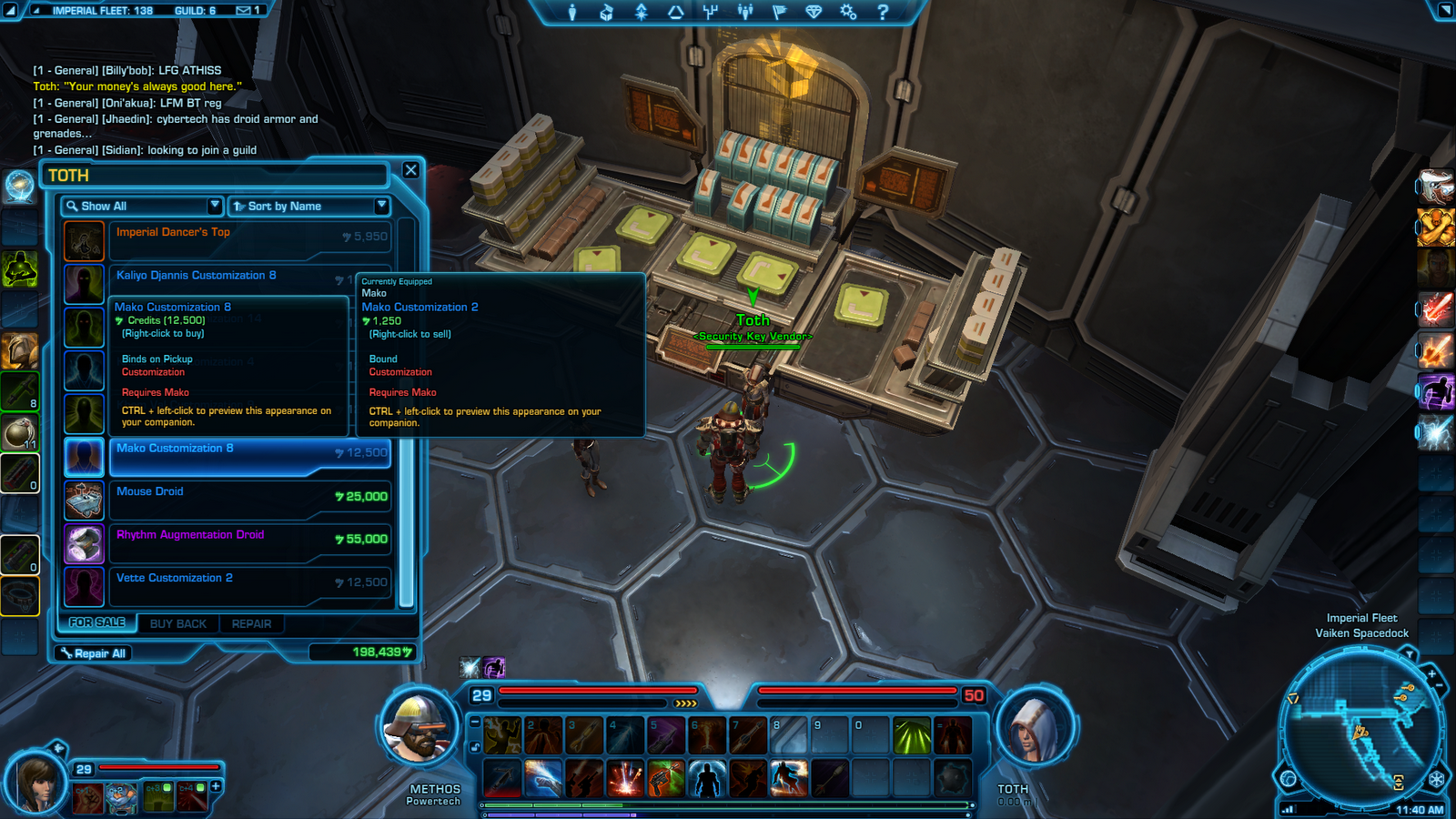Switch to the Repair tab
The width and height of the screenshot is (1456, 819).
coord(251,624)
